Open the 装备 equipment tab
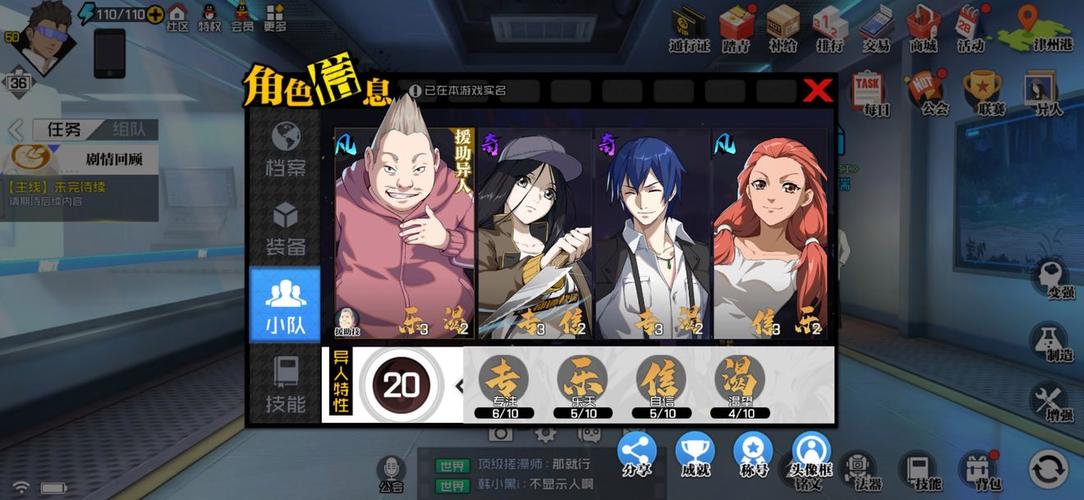This screenshot has width=1084, height=500. (286, 228)
